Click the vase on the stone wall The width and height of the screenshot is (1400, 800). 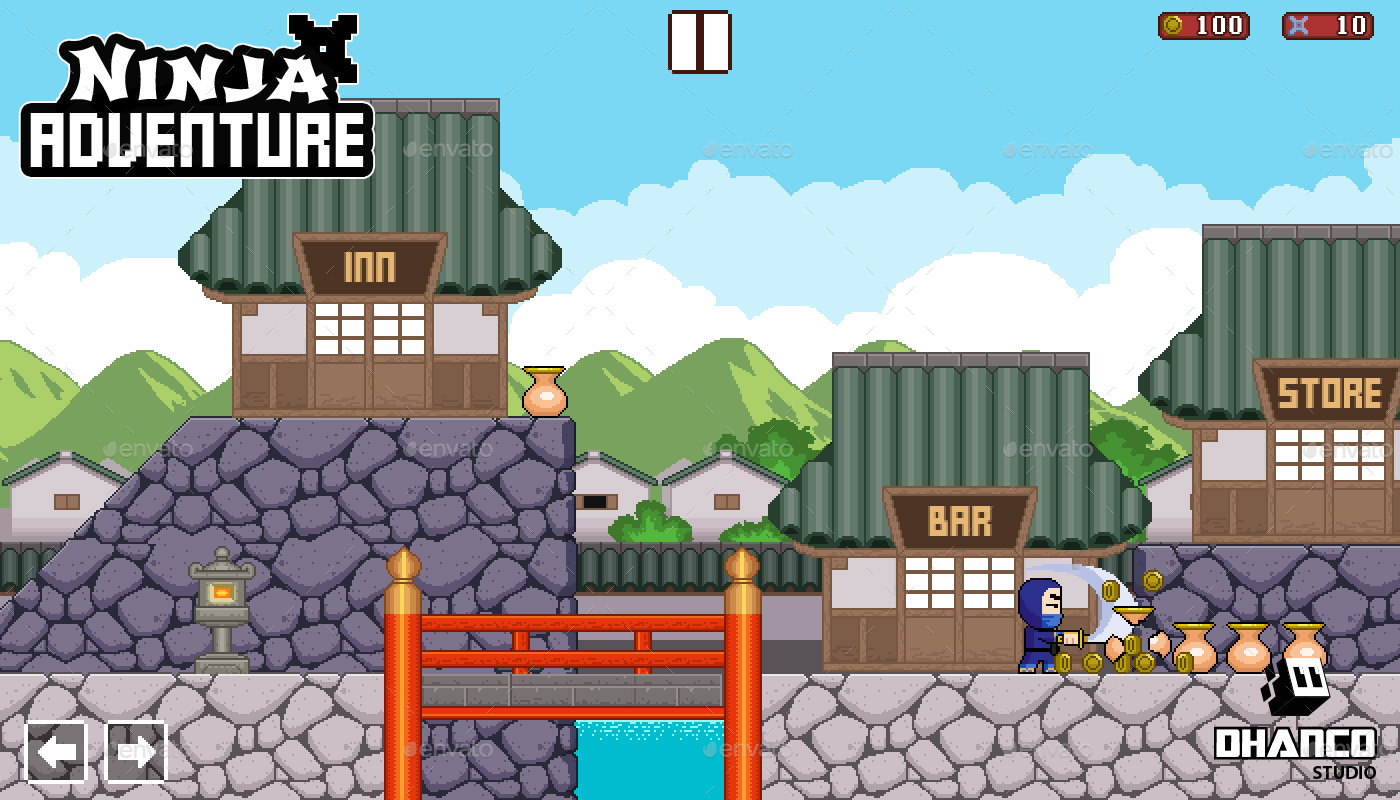tap(543, 390)
